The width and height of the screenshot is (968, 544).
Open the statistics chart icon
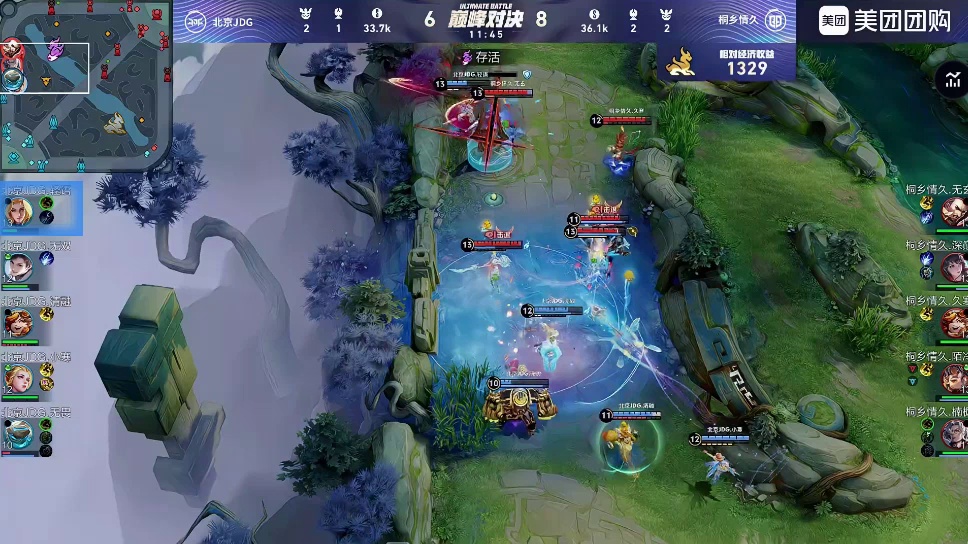click(x=952, y=82)
